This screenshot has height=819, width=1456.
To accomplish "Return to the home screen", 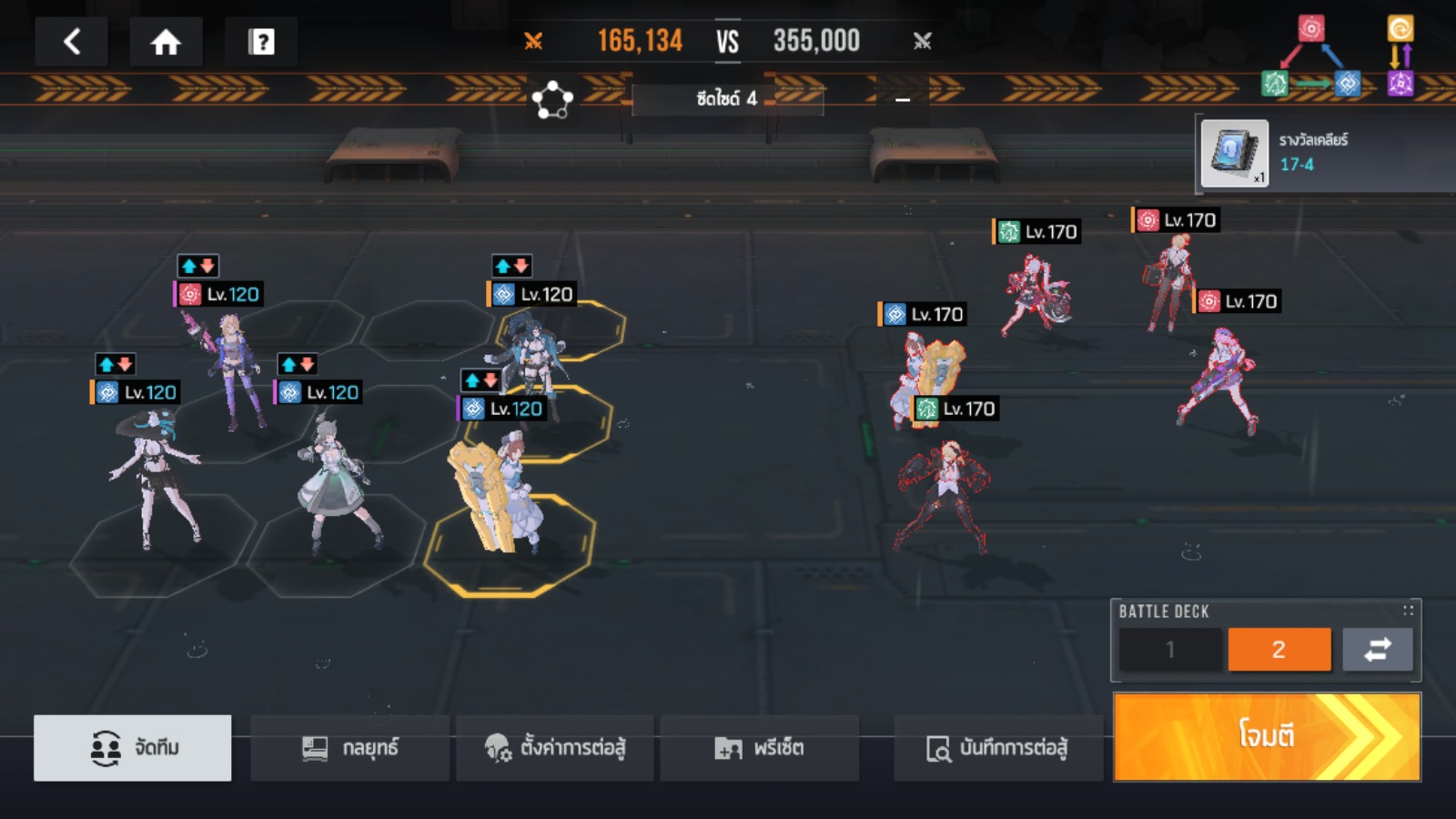I will 166,42.
